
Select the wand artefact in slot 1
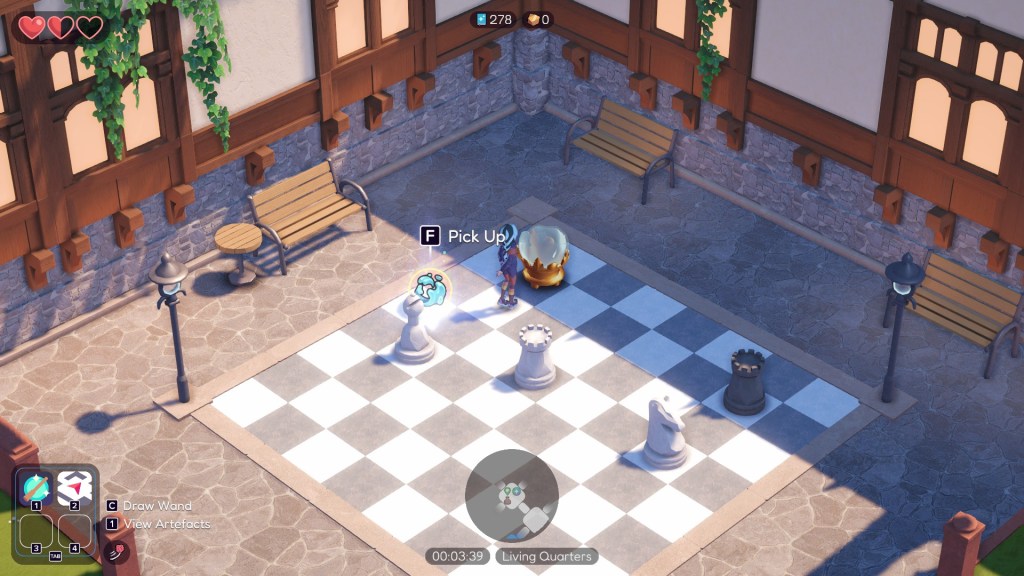click(37, 487)
